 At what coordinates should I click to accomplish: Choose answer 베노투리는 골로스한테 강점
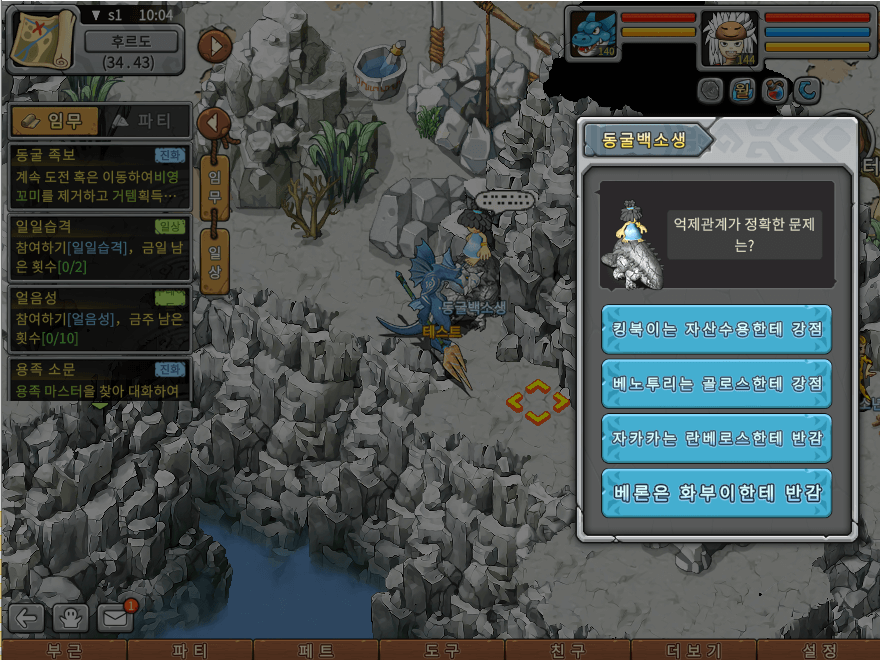pyautogui.click(x=716, y=384)
